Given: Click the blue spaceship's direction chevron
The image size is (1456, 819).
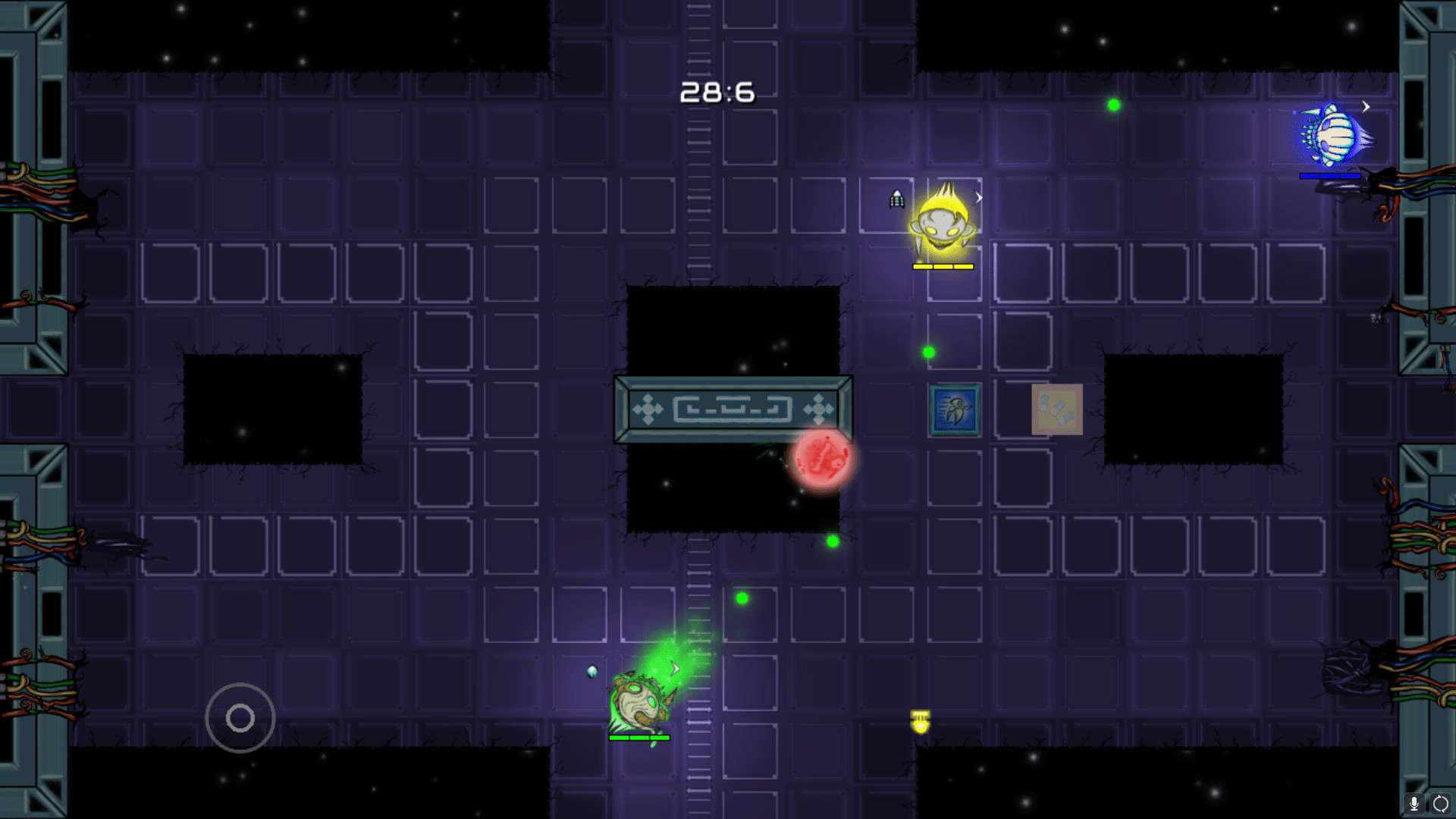Looking at the screenshot, I should point(1367,108).
